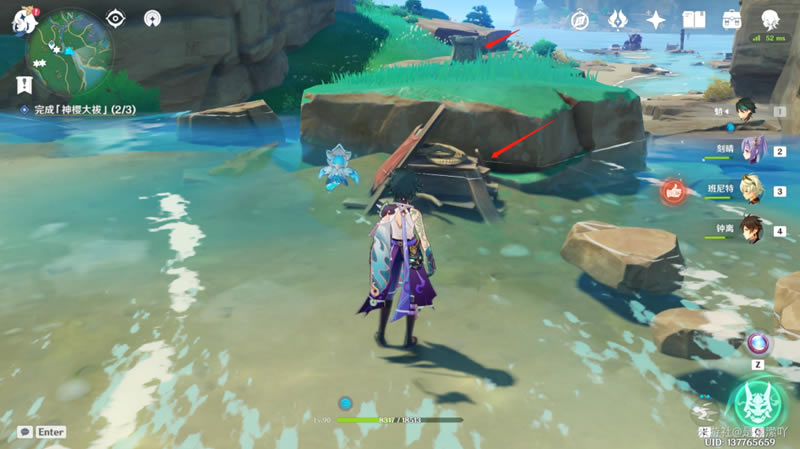Open the inventory backpack
The width and height of the screenshot is (800, 449).
(x=732, y=20)
